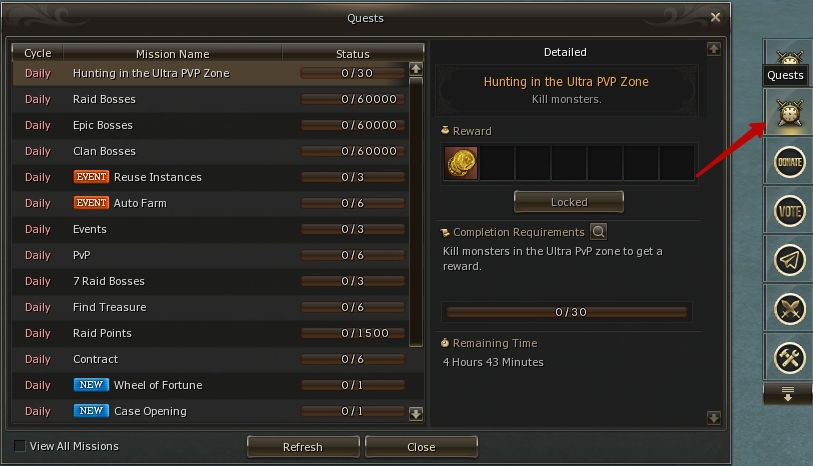Toggle the View All Missions checkbox
The width and height of the screenshot is (813, 466).
click(x=20, y=446)
